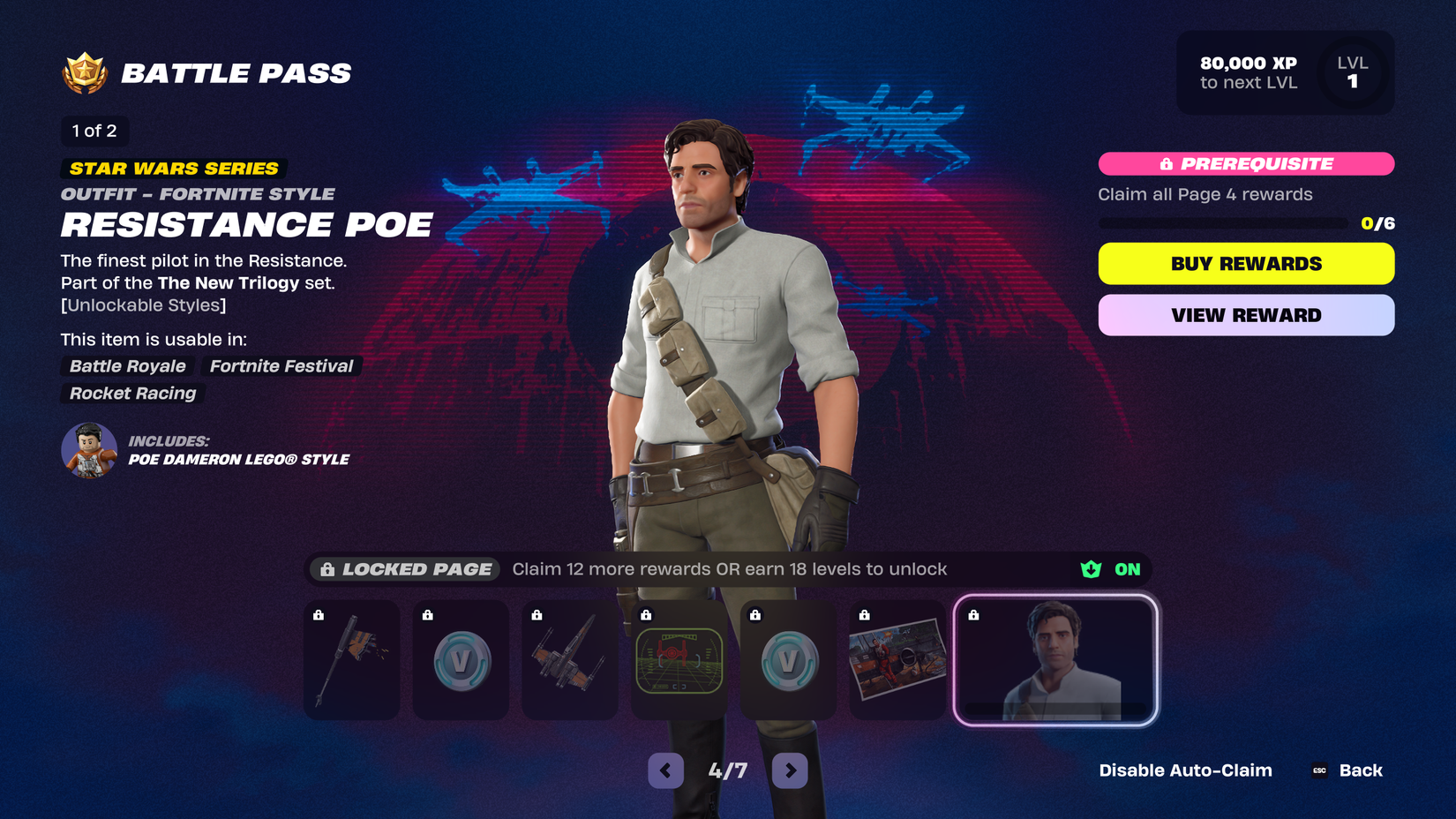Image resolution: width=1456 pixels, height=819 pixels.
Task: Select the harvesting tool reward icon
Action: point(350,659)
